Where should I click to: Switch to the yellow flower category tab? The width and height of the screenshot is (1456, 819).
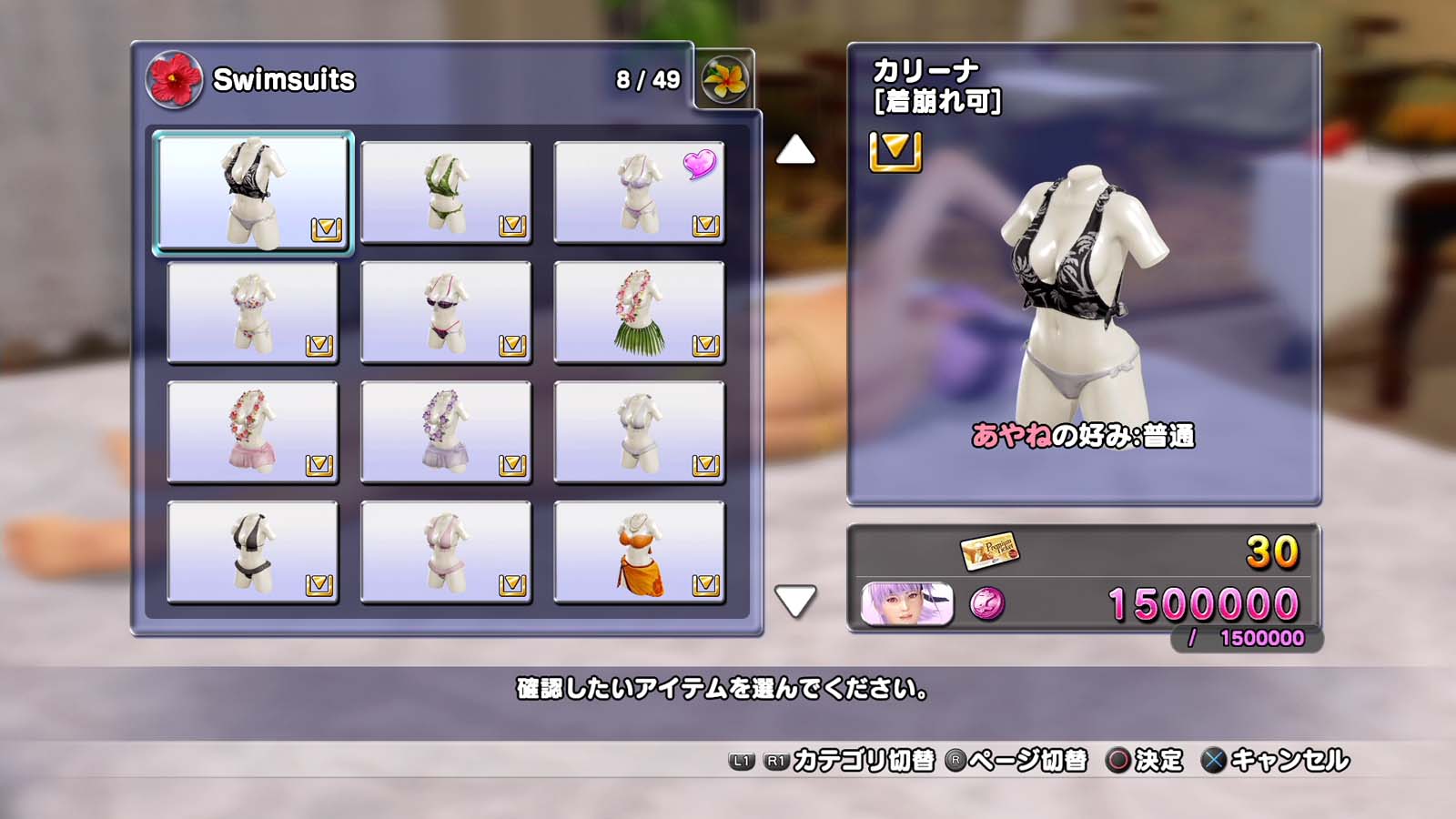[x=724, y=80]
